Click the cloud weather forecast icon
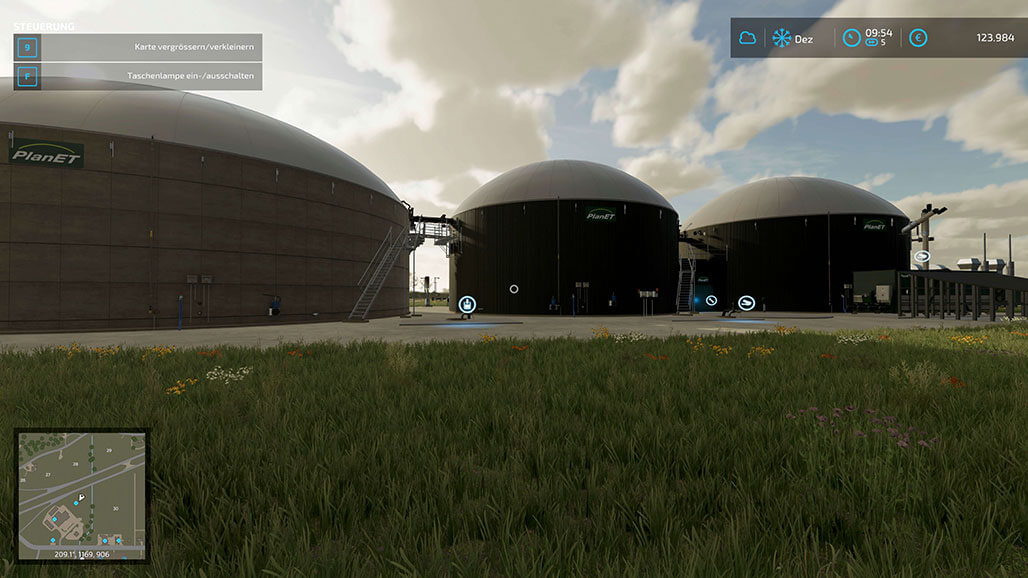The width and height of the screenshot is (1028, 578). pyautogui.click(x=747, y=38)
